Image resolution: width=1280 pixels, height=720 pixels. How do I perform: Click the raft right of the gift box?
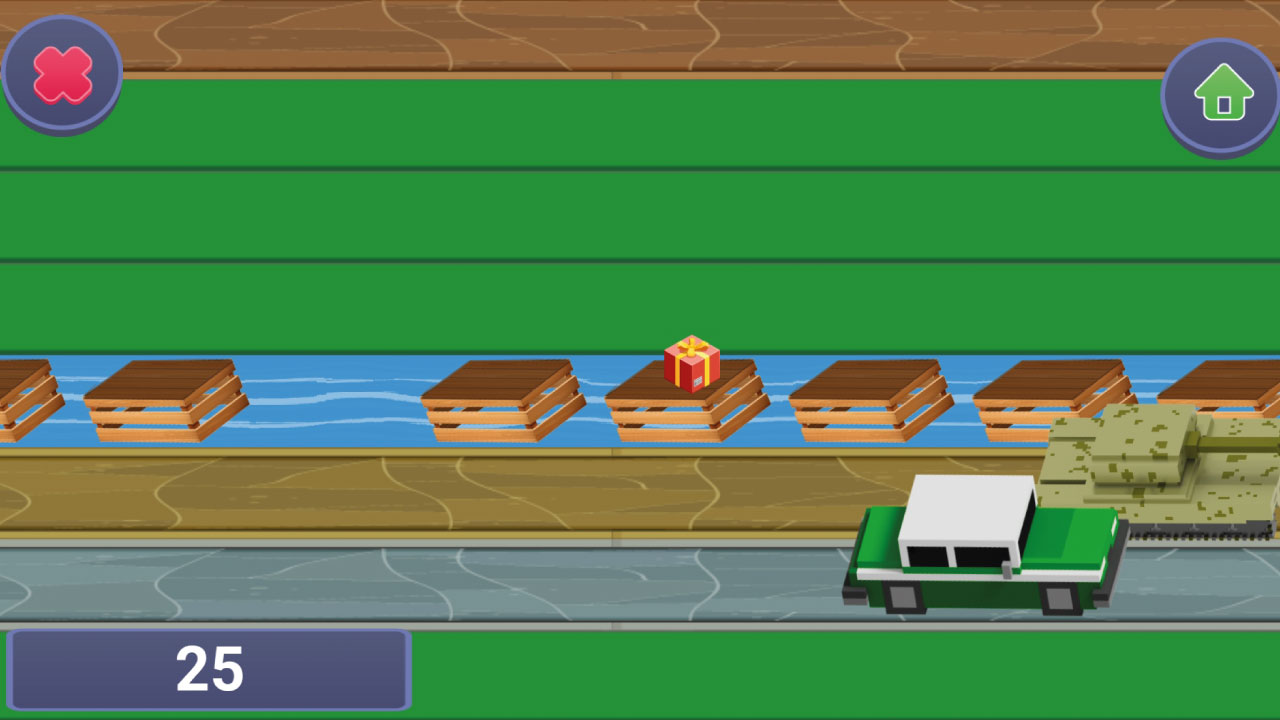point(868,400)
